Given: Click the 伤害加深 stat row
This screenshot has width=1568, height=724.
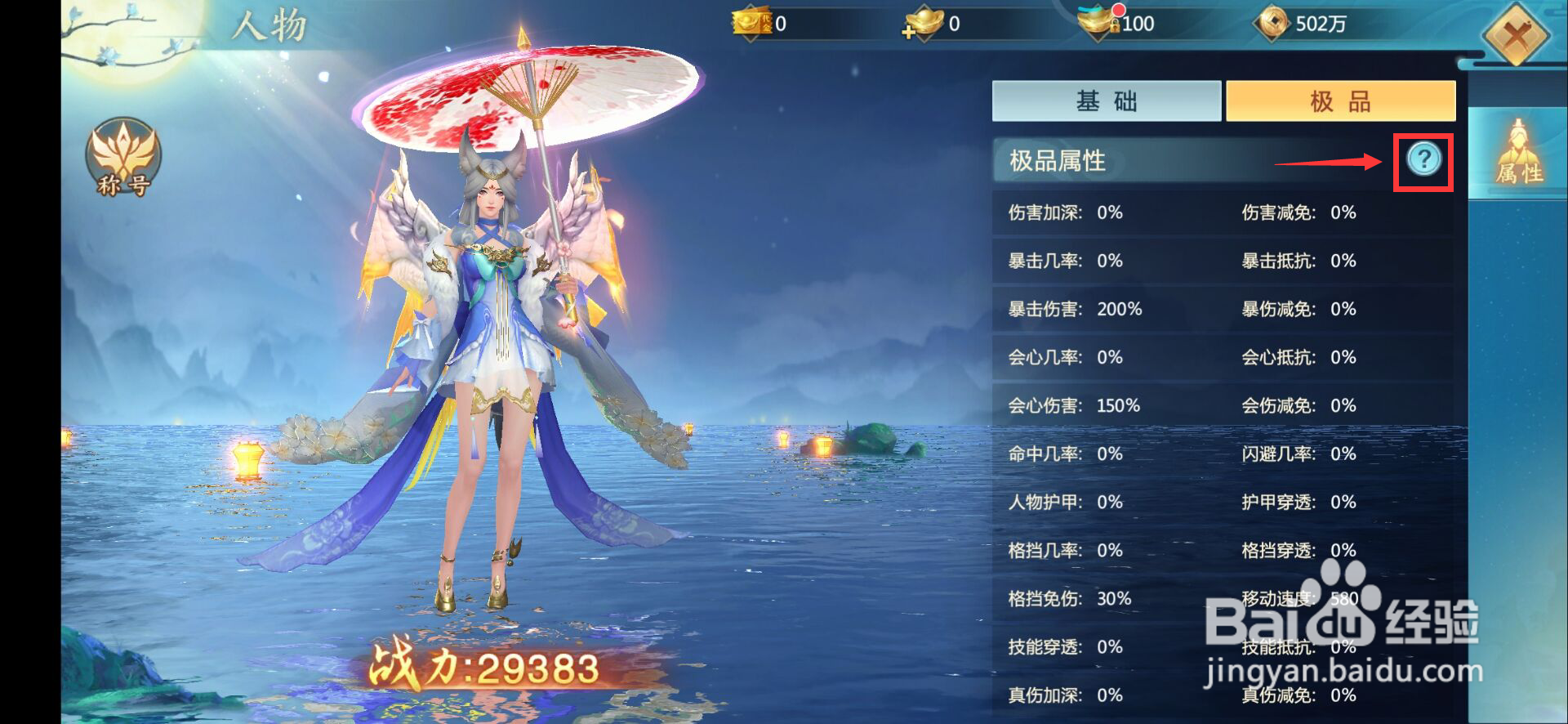Looking at the screenshot, I should 1062,213.
